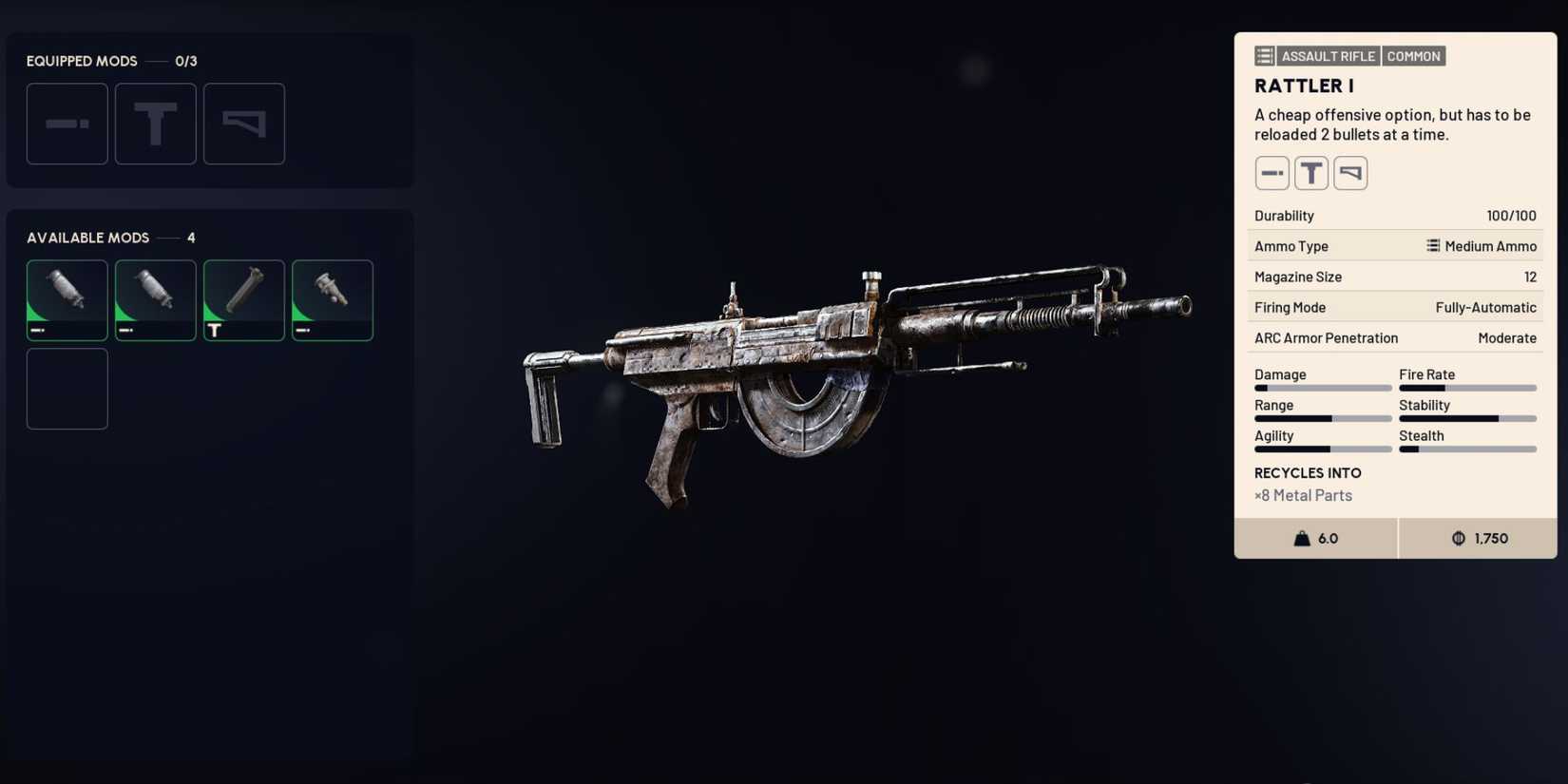
Task: Click the list icon beside Assault Rifle tag
Action: click(1264, 55)
